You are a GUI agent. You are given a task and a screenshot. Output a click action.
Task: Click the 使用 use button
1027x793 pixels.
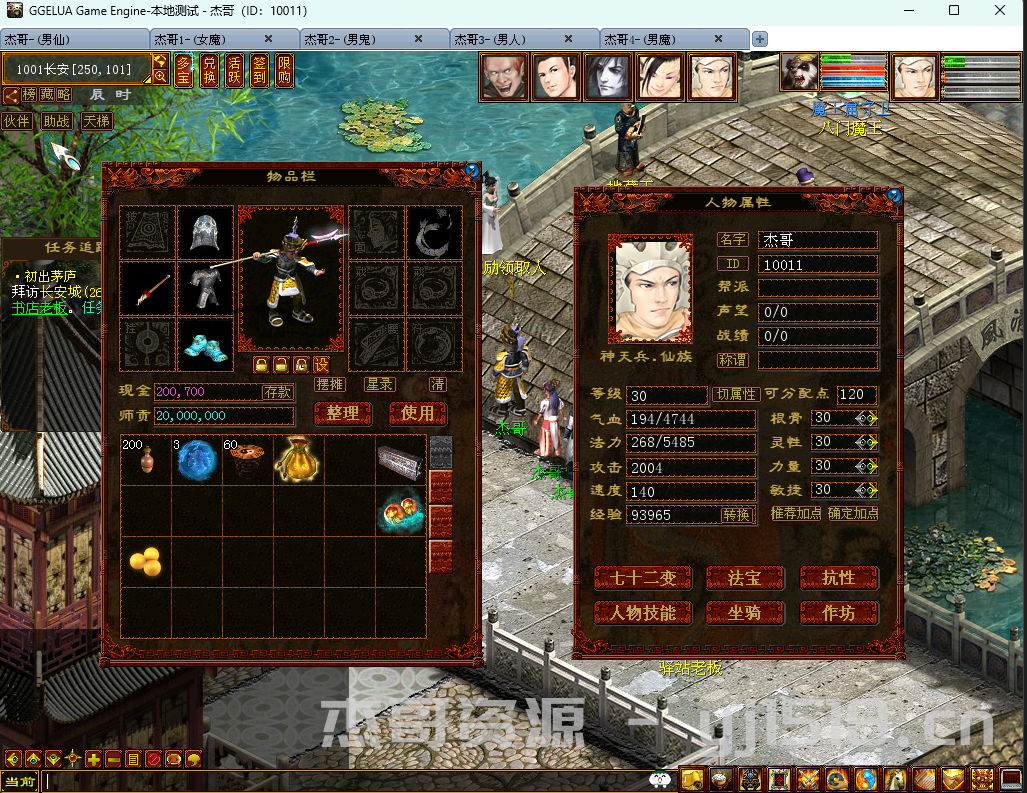pyautogui.click(x=417, y=413)
